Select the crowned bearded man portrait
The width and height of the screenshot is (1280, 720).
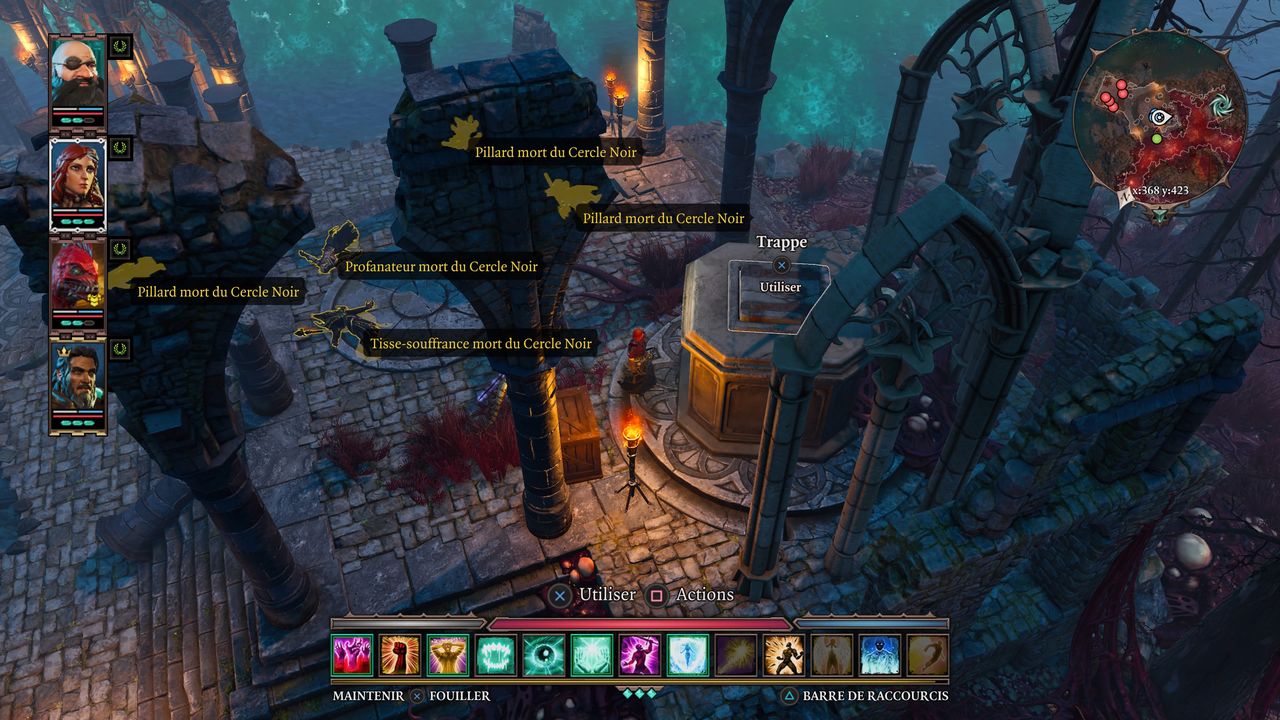tap(78, 382)
